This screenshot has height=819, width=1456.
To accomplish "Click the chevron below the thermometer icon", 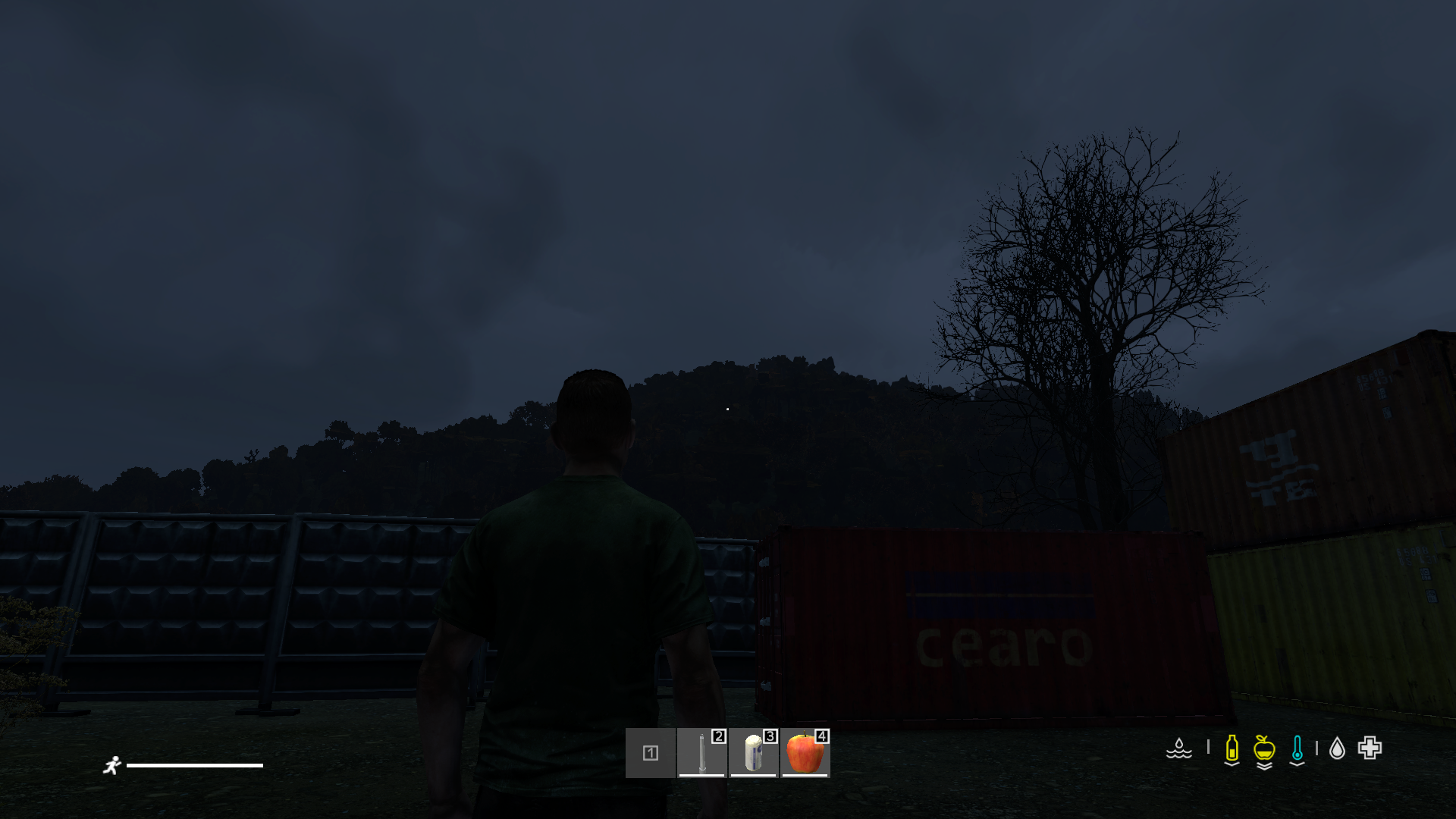I will [1297, 764].
